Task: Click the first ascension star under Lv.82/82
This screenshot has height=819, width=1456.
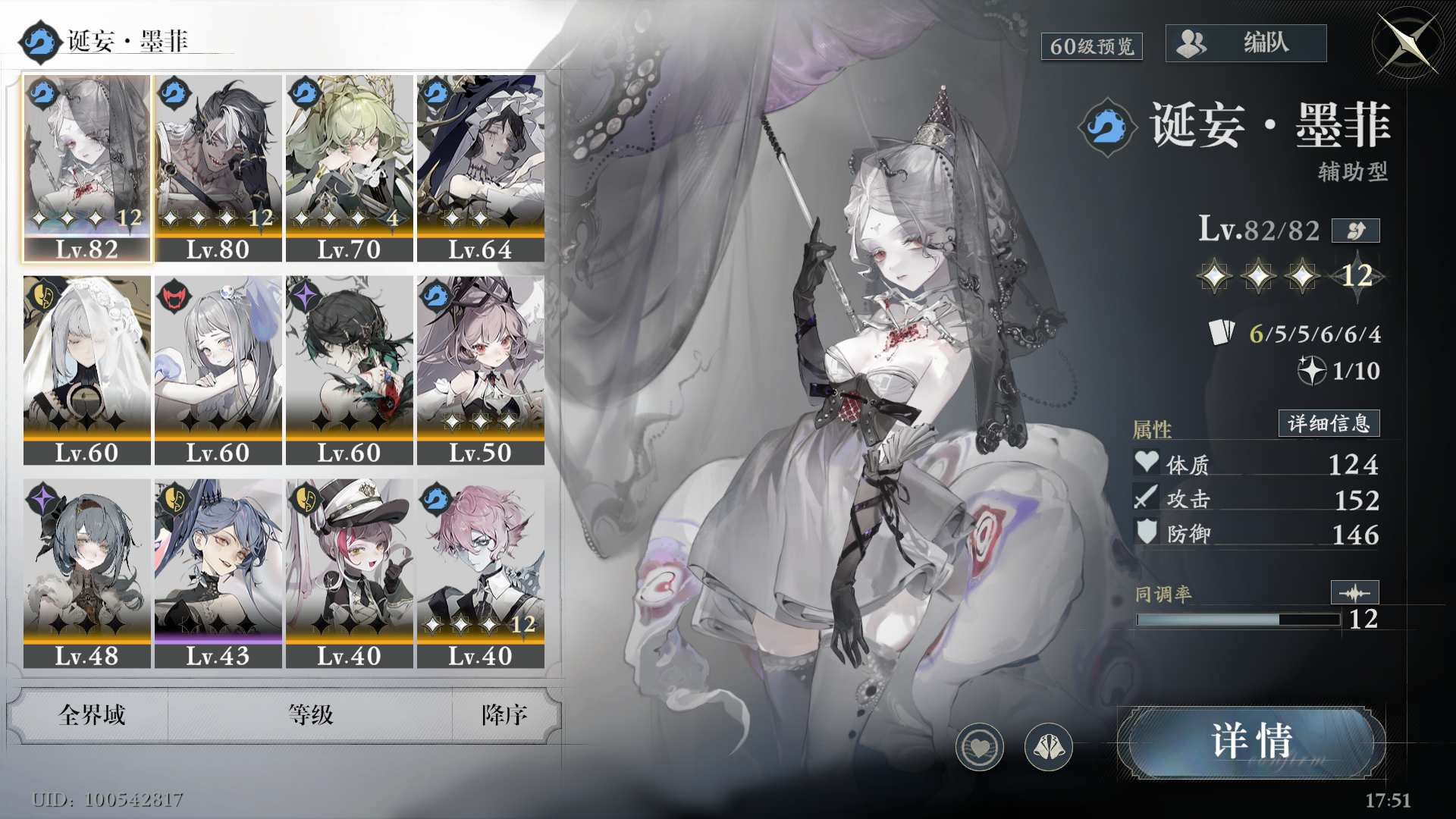Action: [x=1216, y=276]
